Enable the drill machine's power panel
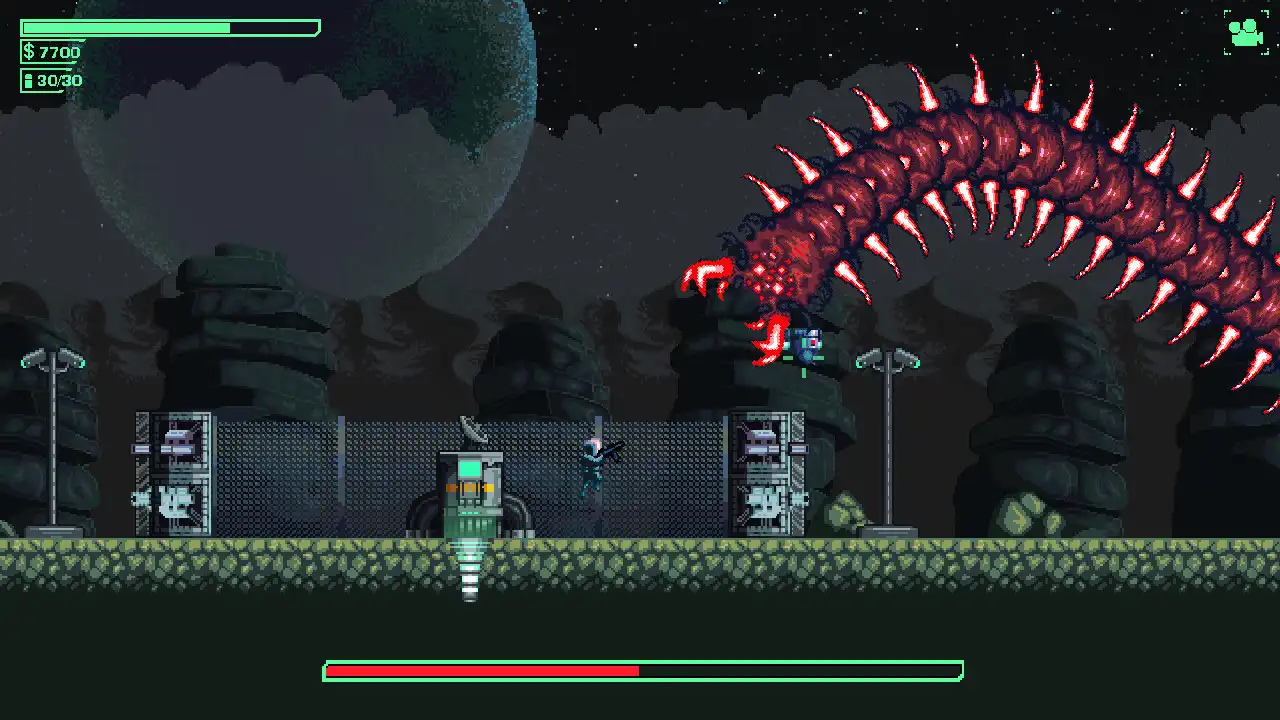The height and width of the screenshot is (720, 1280). click(468, 515)
